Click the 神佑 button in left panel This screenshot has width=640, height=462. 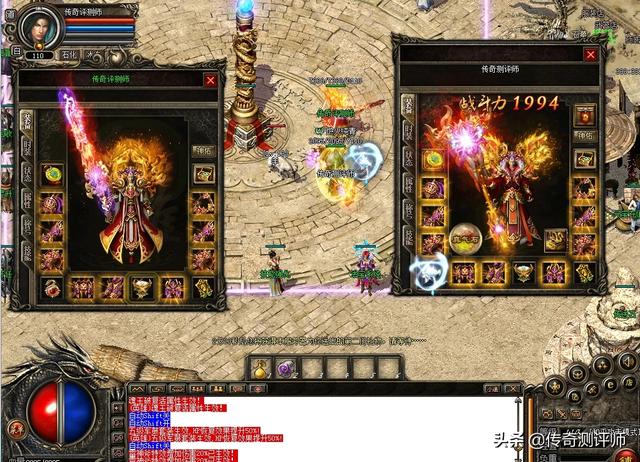tap(204, 151)
